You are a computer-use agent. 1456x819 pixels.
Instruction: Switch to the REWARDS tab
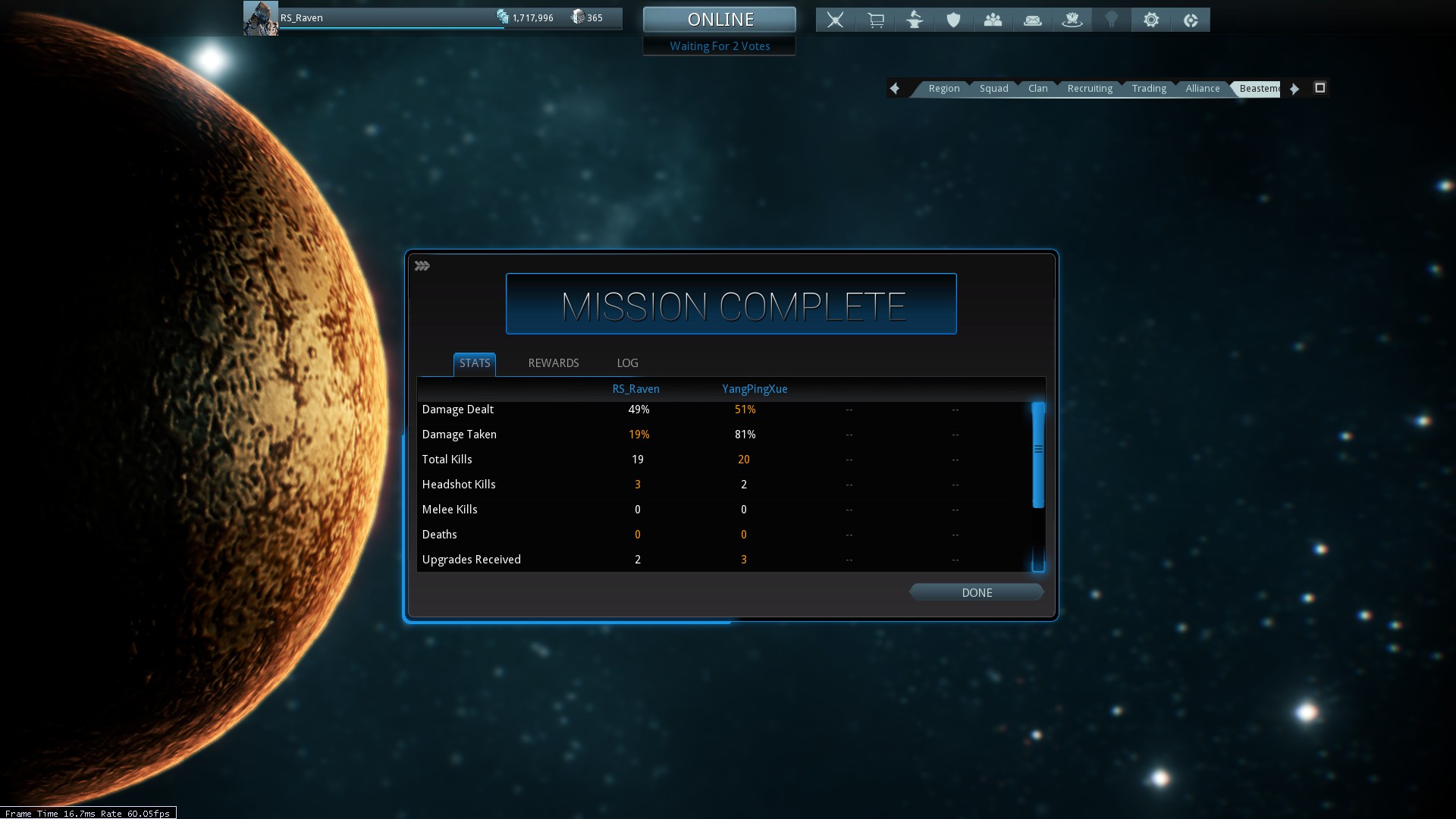553,363
